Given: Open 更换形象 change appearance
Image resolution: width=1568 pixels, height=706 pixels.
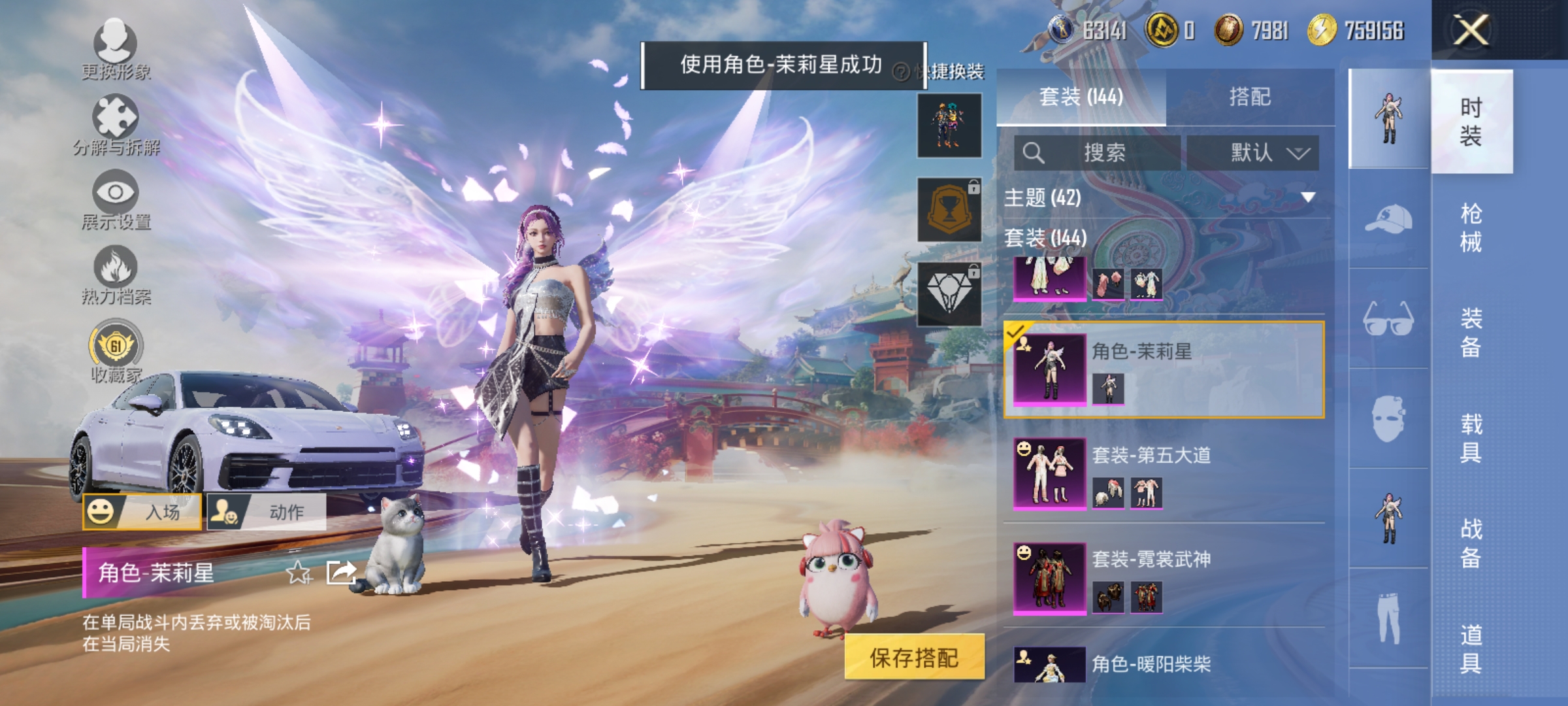Looking at the screenshot, I should point(116,48).
